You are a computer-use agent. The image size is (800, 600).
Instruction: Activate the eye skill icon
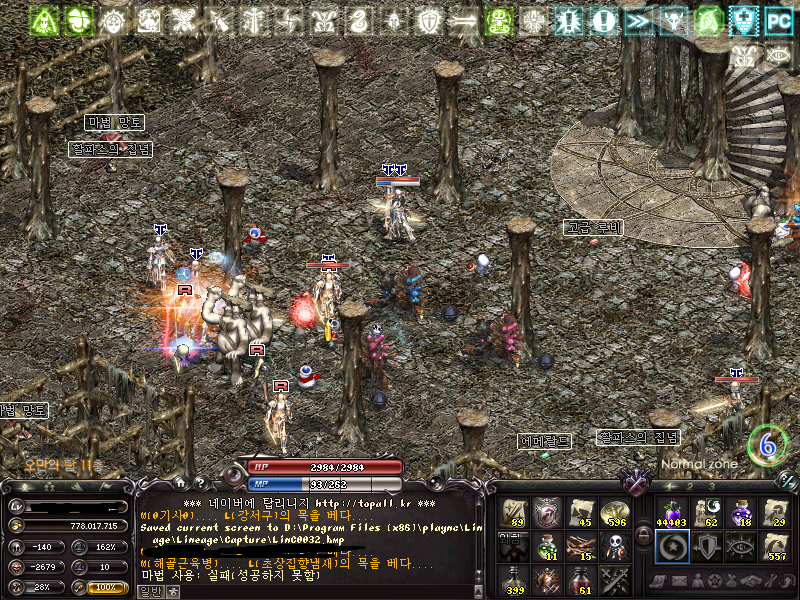[740, 546]
